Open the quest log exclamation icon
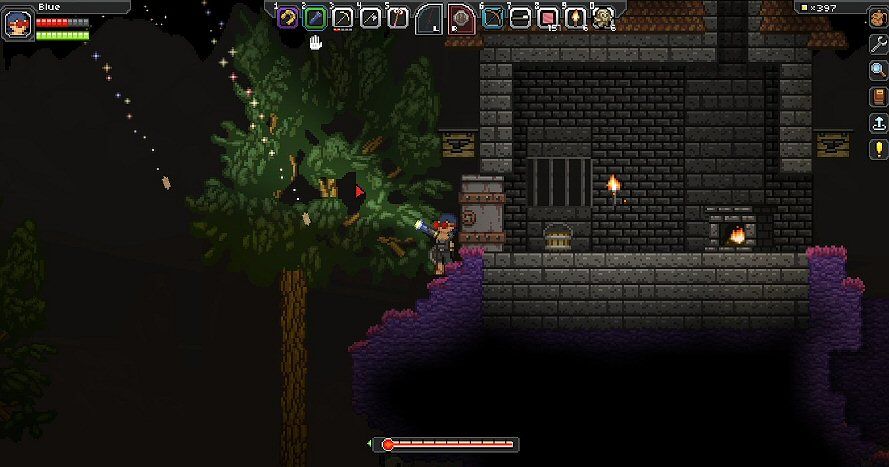This screenshot has height=467, width=889. point(878,150)
